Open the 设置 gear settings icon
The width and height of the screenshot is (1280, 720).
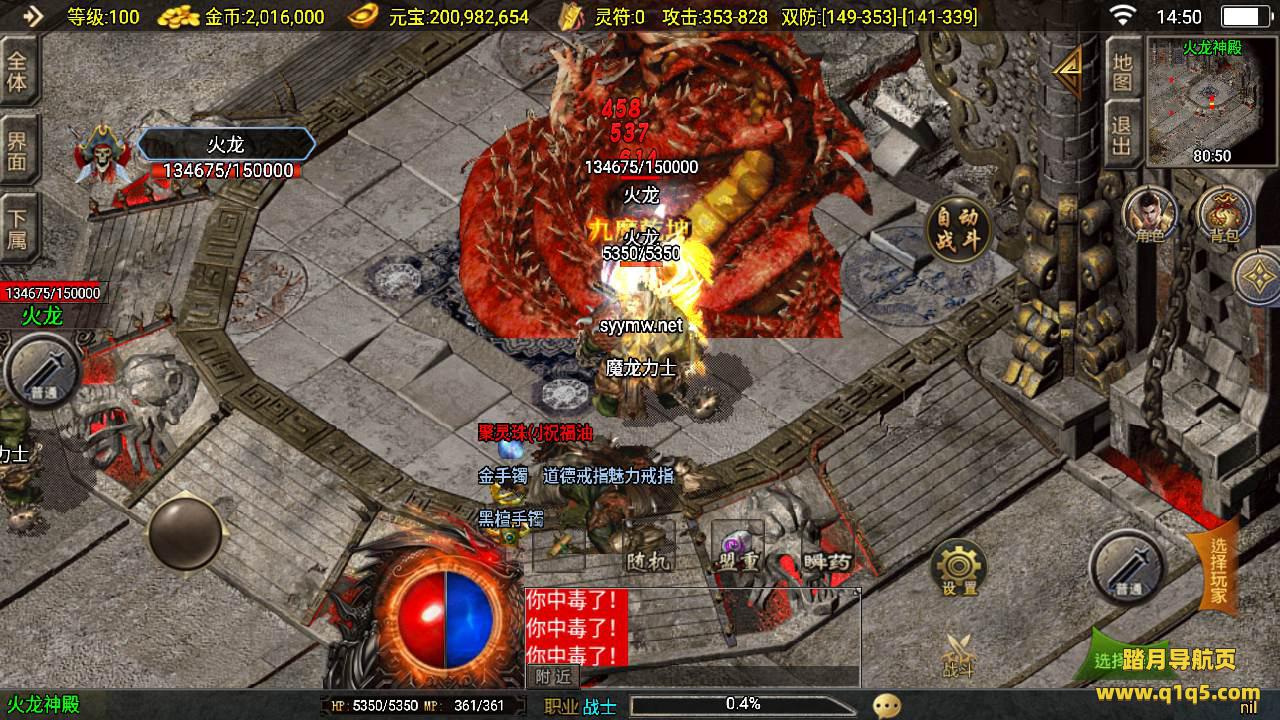(959, 568)
